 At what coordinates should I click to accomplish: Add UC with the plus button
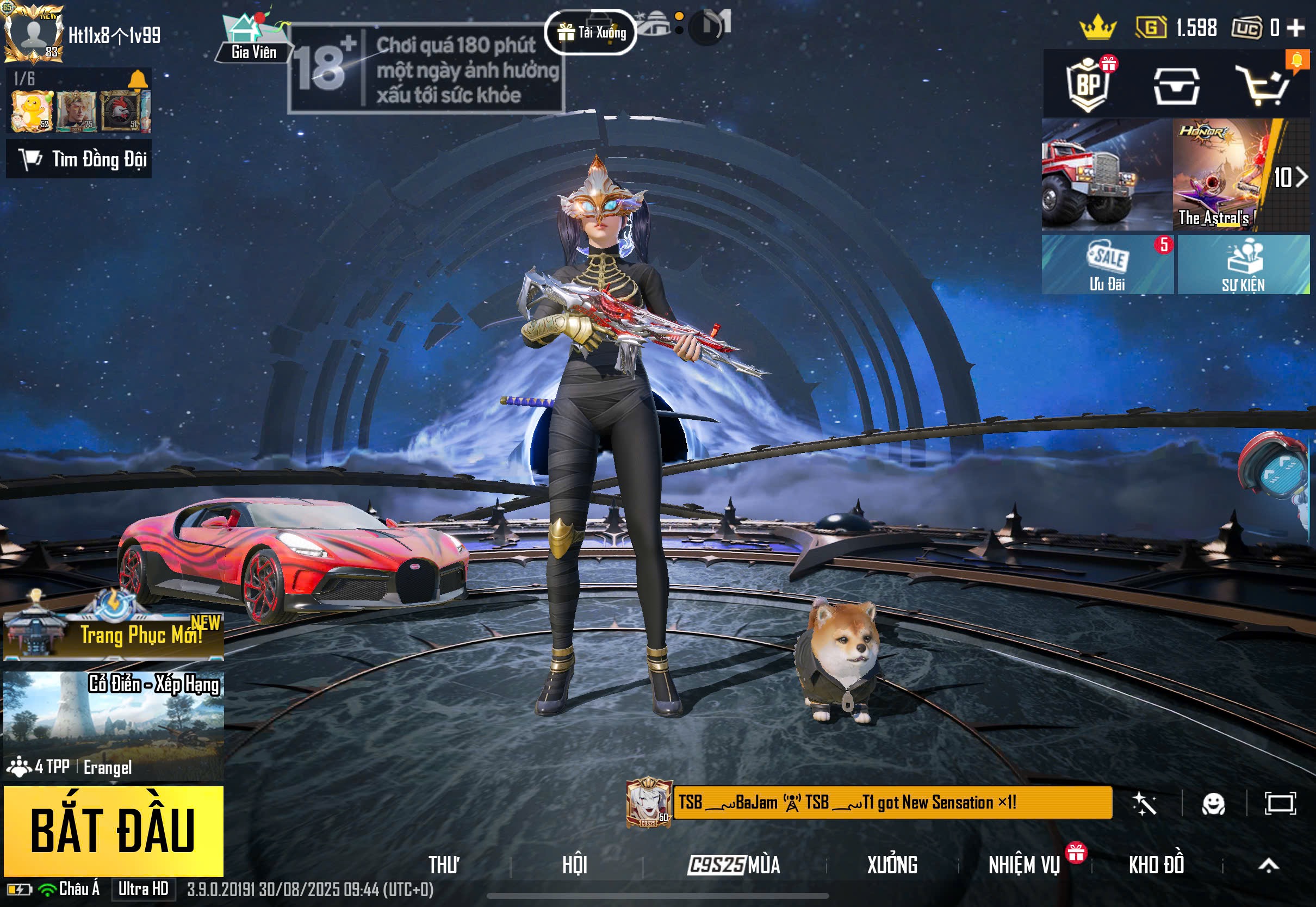tap(1296, 27)
